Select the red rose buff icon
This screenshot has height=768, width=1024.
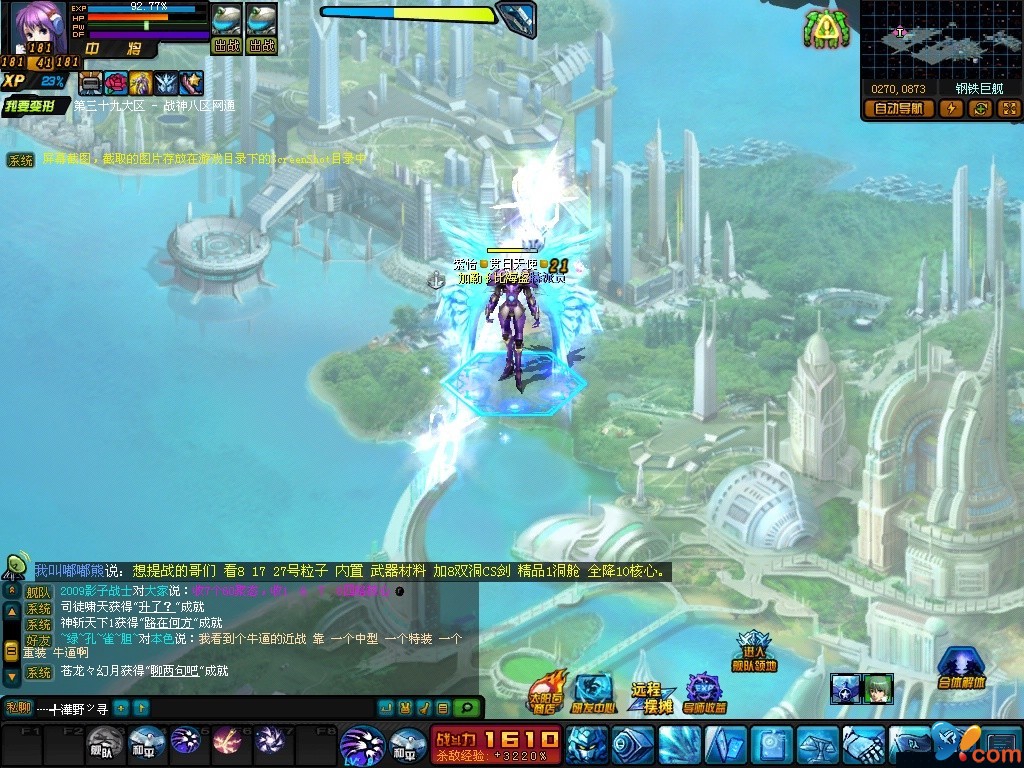(117, 83)
